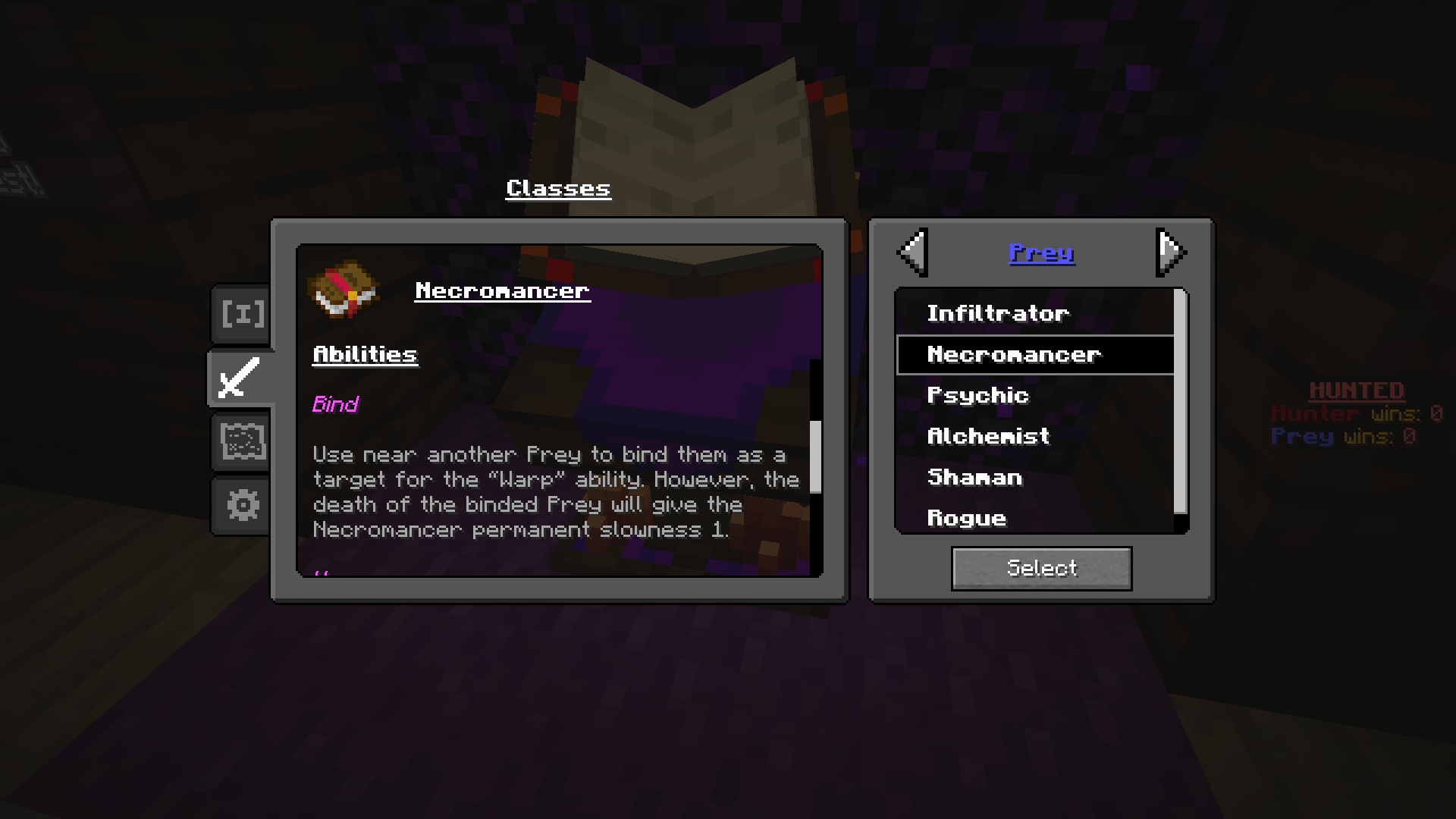
Task: Click the left arrow beside Prey
Action: 912,253
